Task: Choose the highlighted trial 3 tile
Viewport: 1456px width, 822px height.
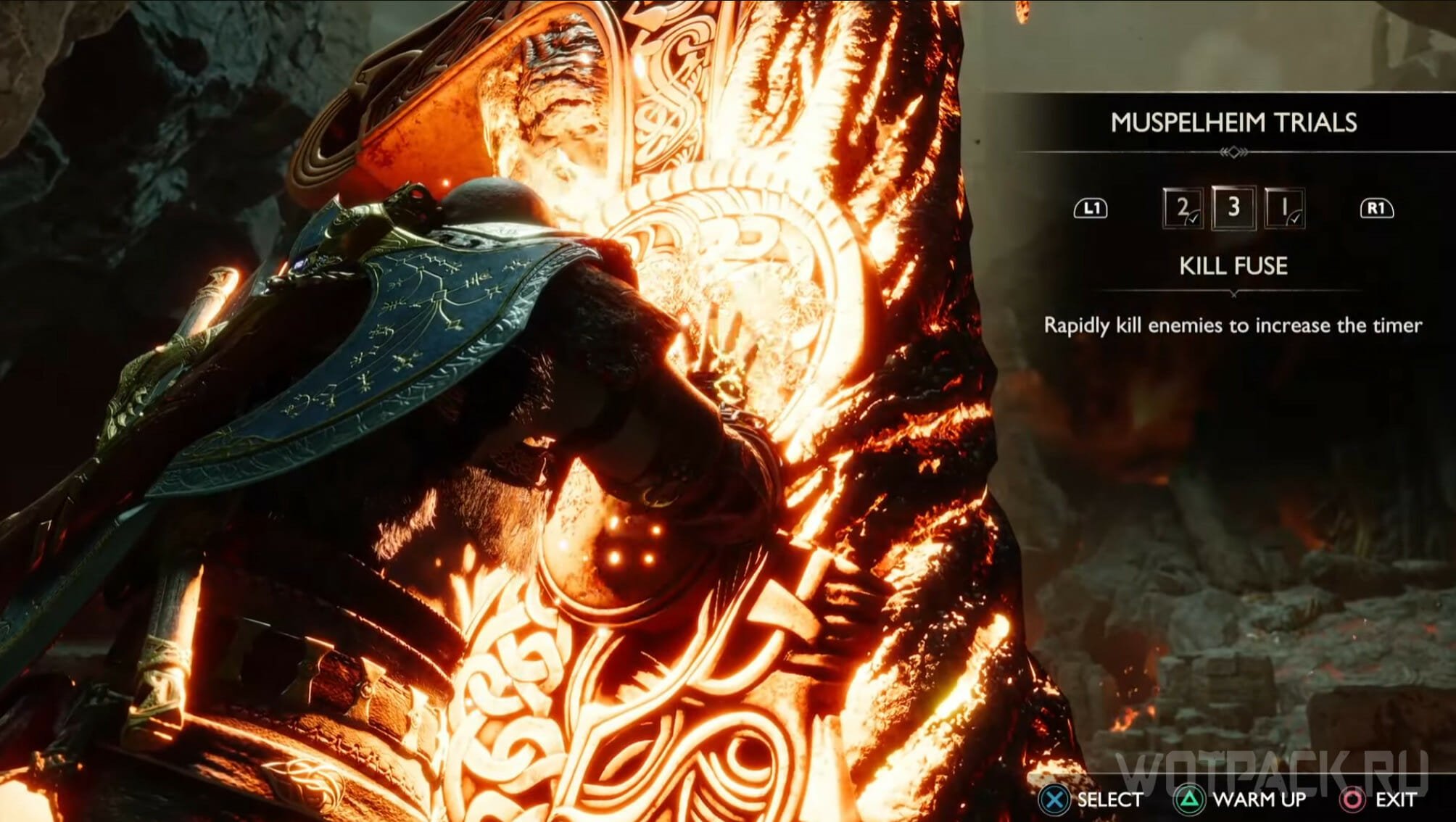Action: pyautogui.click(x=1233, y=208)
